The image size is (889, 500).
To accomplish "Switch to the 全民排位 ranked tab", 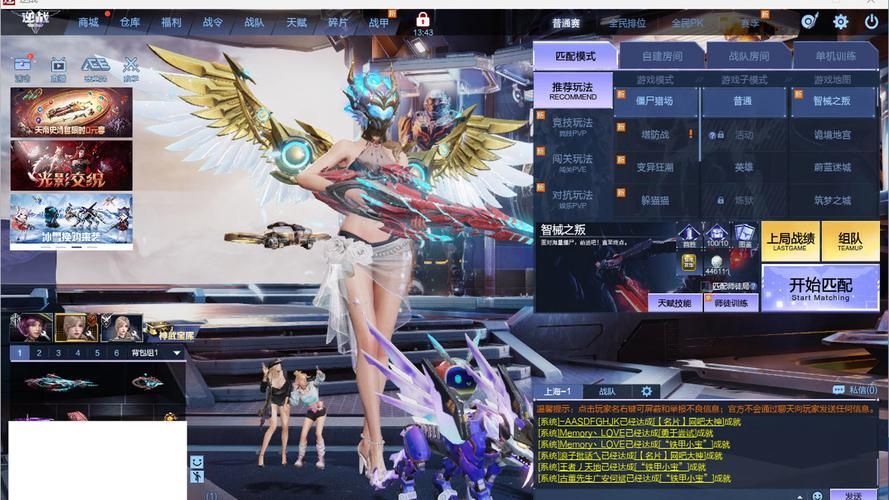I will point(628,23).
